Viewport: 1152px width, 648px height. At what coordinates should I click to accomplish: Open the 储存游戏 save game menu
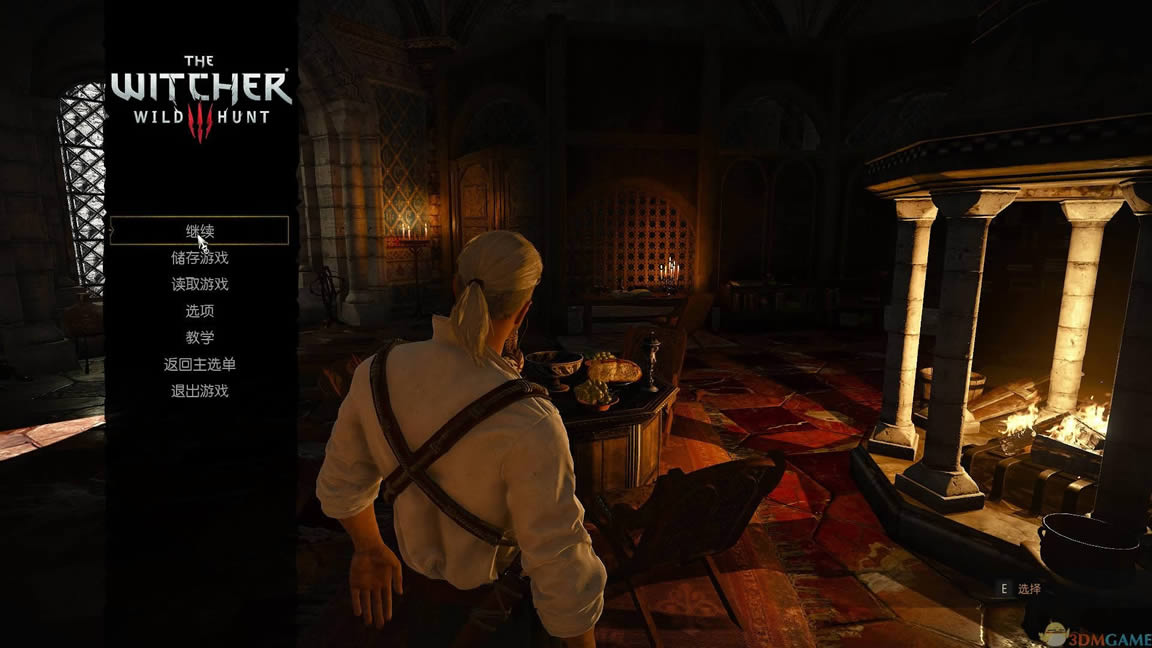[x=200, y=258]
